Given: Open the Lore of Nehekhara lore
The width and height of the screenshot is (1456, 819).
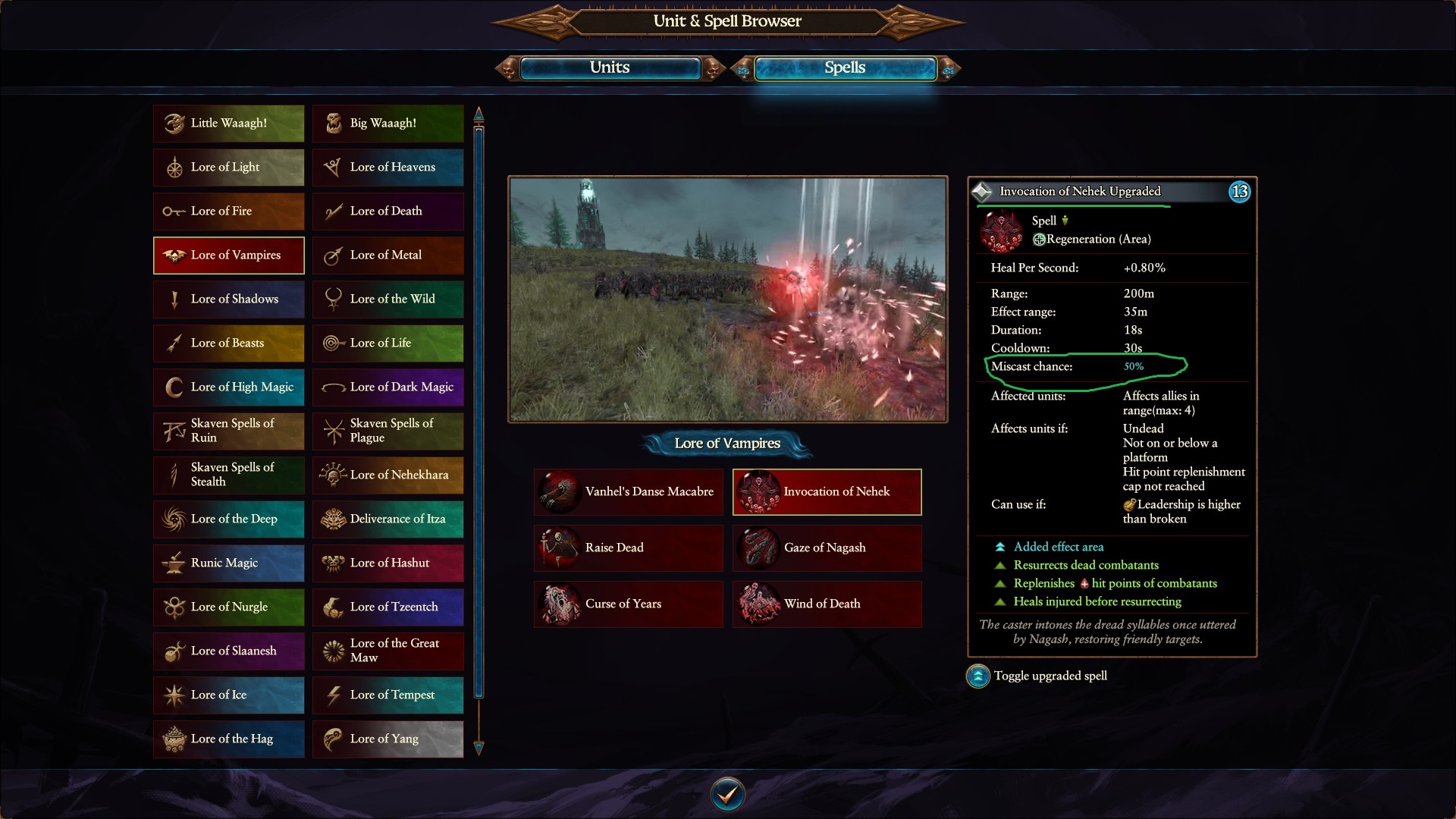Looking at the screenshot, I should click(x=388, y=475).
